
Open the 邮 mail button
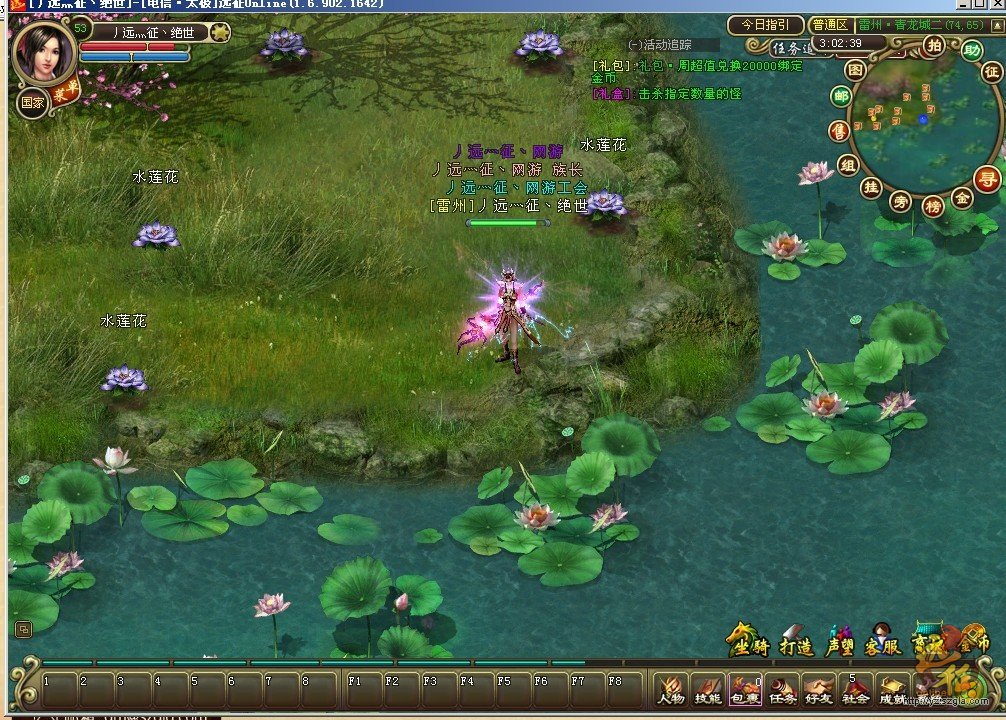pyautogui.click(x=841, y=96)
